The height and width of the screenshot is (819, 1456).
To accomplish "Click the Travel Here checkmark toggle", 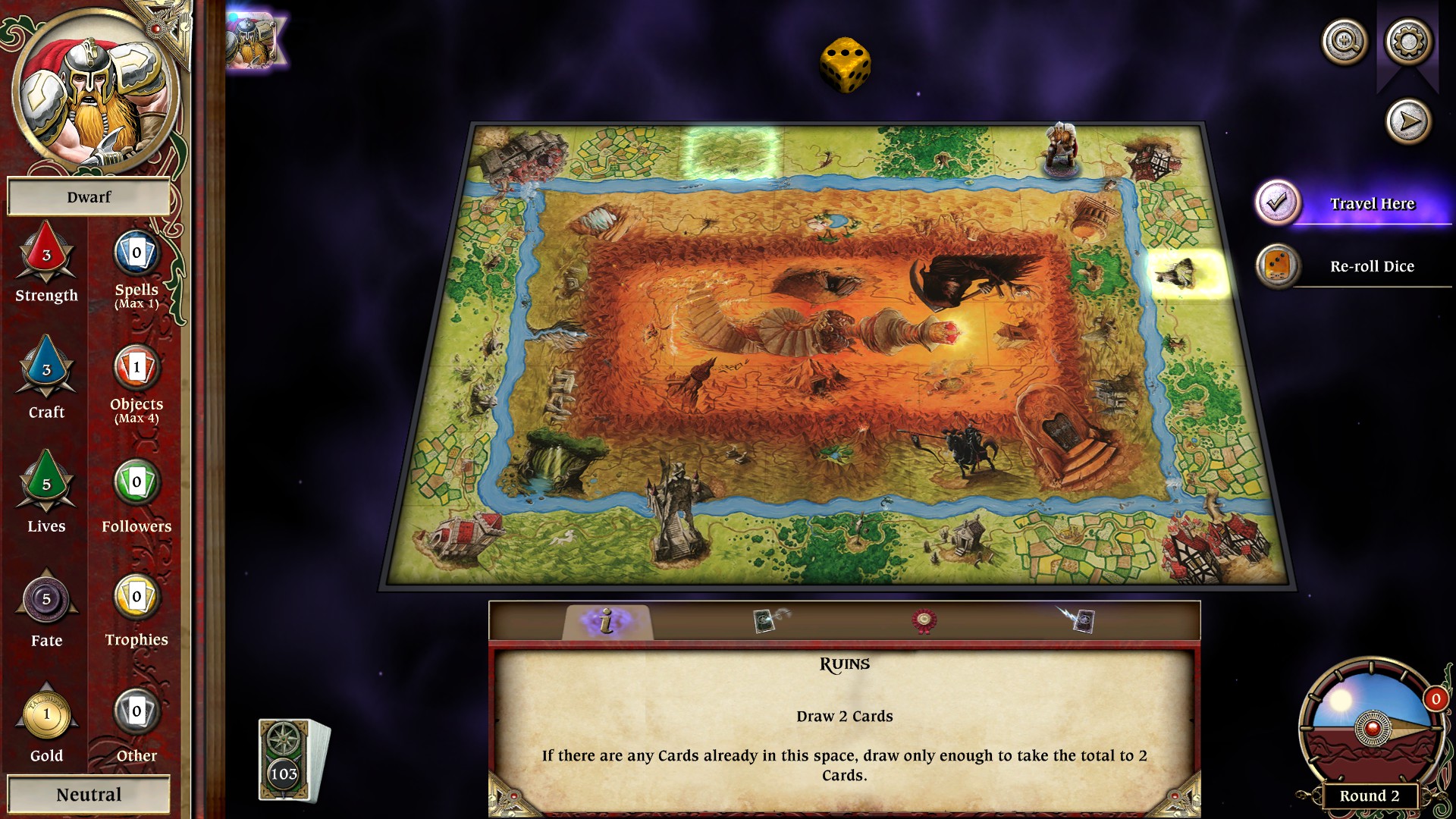I will click(x=1279, y=202).
